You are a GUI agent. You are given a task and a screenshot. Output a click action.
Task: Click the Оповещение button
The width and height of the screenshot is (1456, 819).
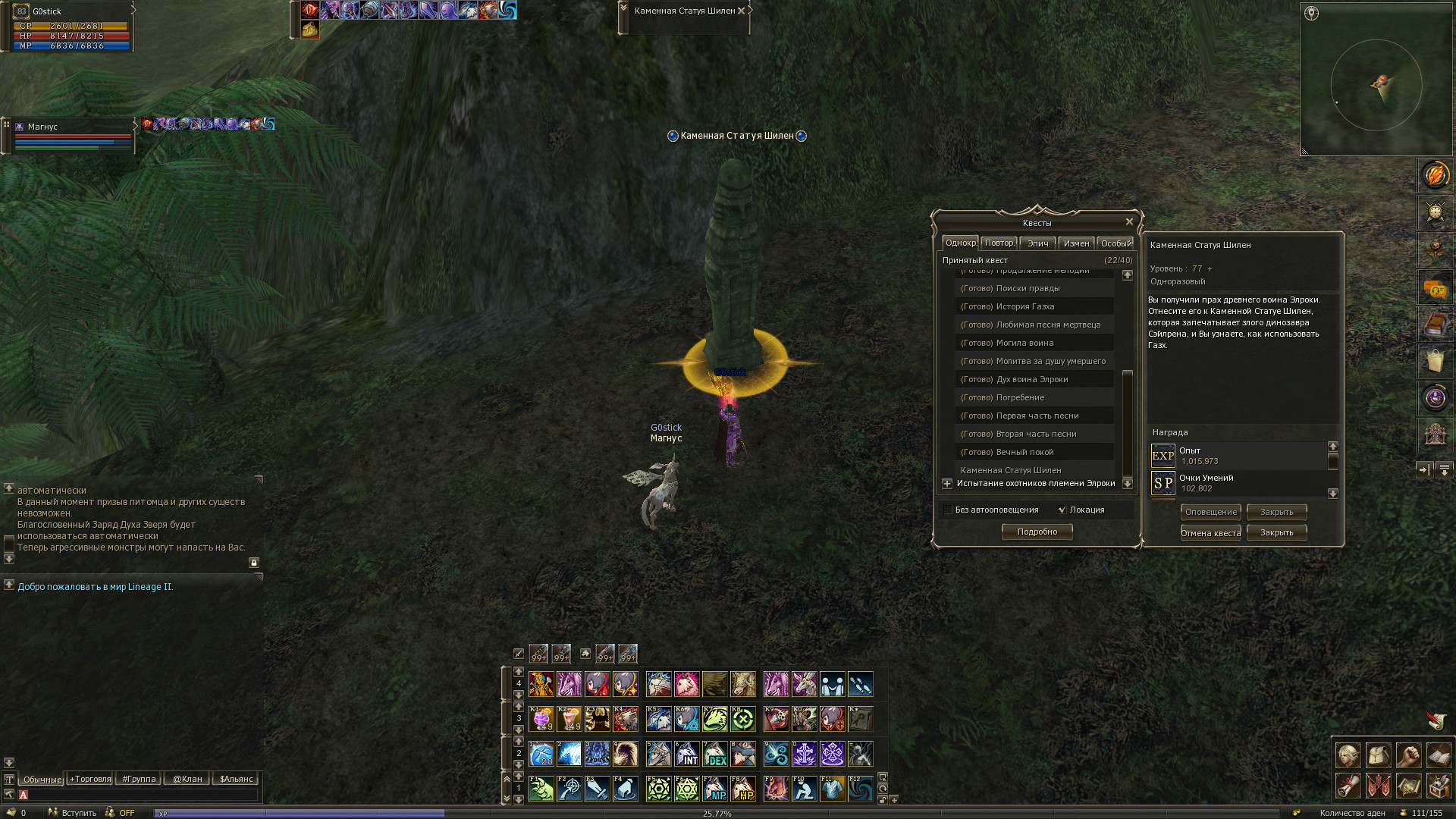1210,513
